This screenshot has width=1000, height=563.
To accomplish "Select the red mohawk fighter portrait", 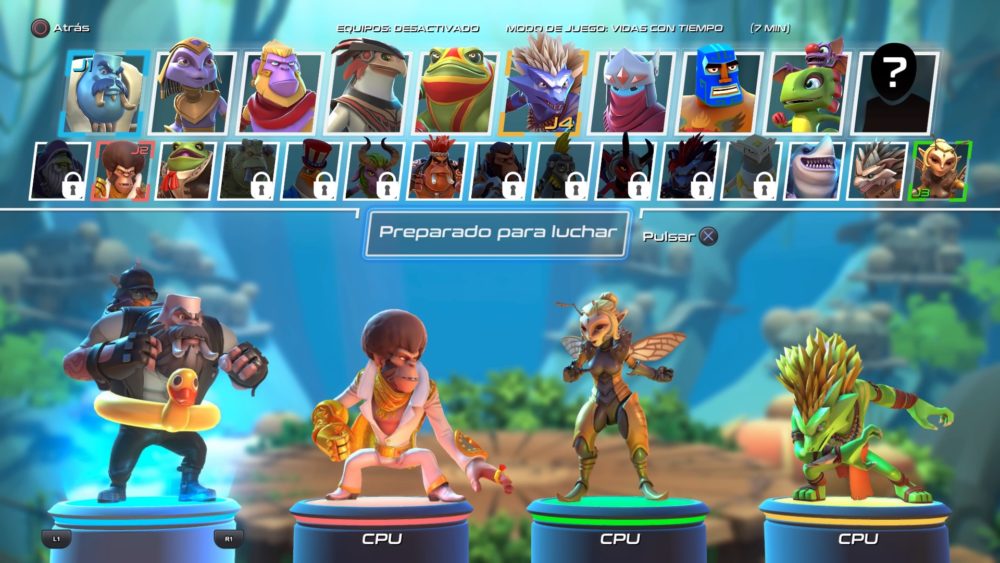I will point(436,170).
